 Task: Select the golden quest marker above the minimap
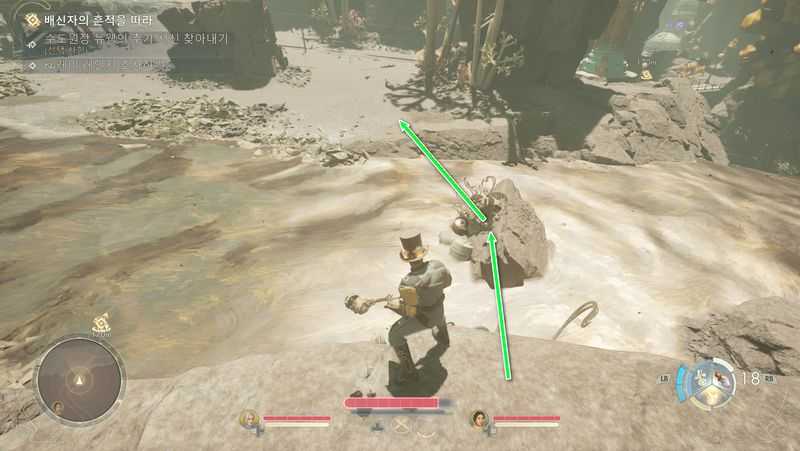coord(101,322)
